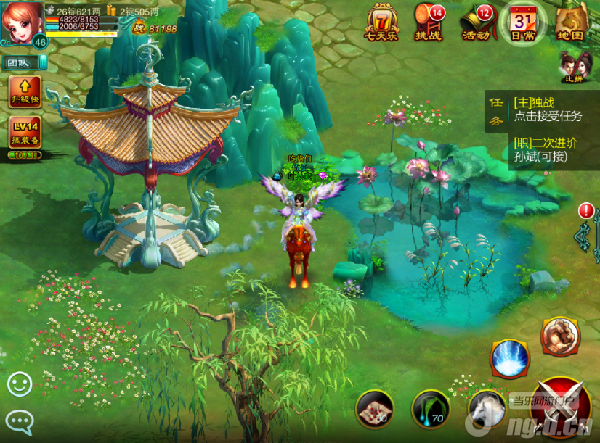Open the chat speech bubble
This screenshot has height=443, width=600.
[19, 420]
